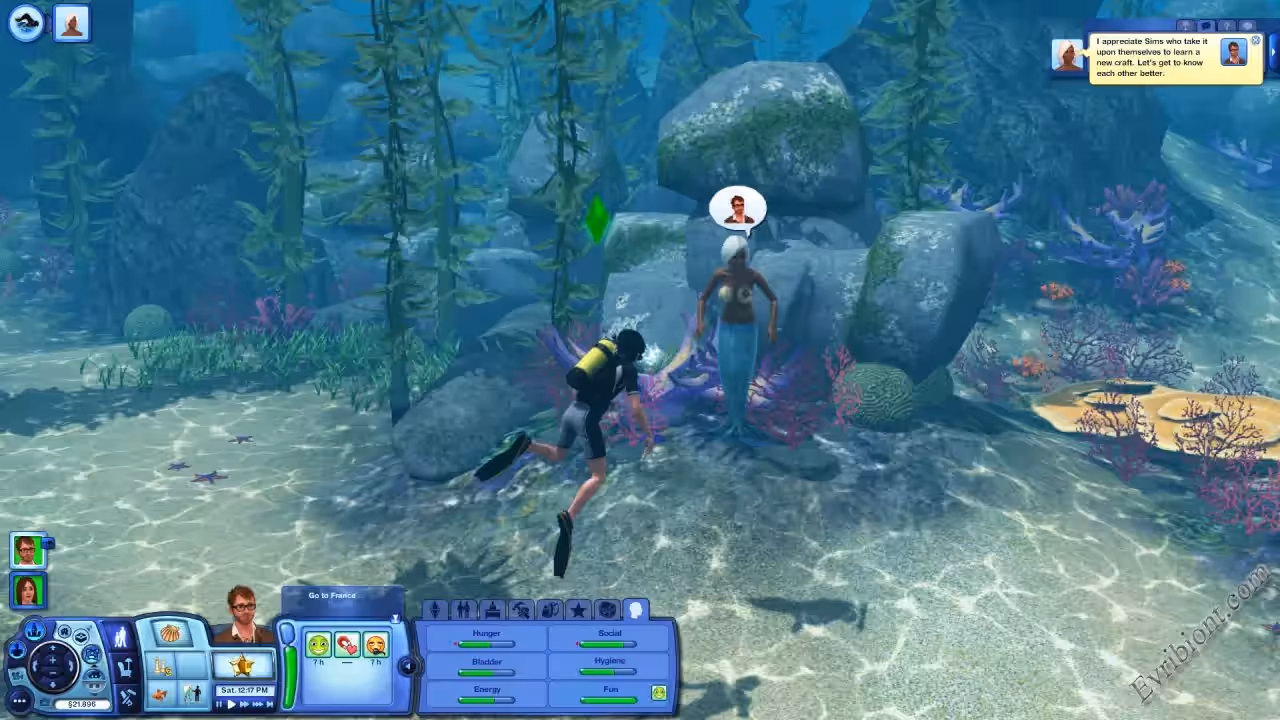Screen dimensions: 1280x720
Task: Open the Lifetime Rewards star tab
Action: tap(578, 610)
